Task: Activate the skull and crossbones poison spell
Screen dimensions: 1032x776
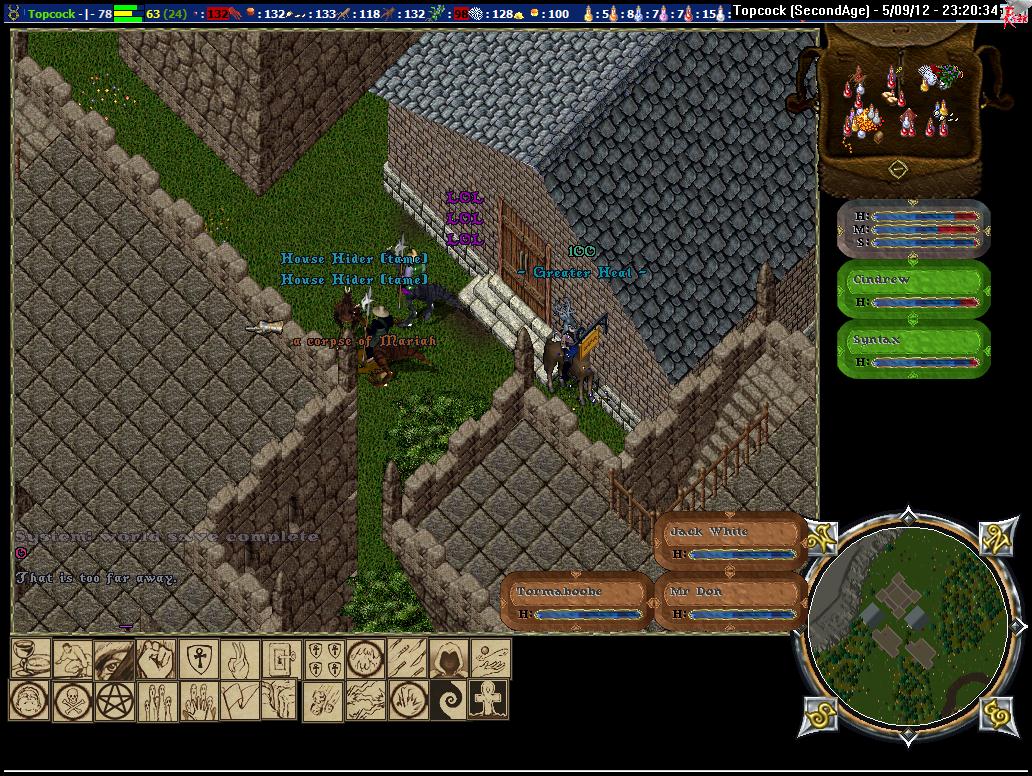Action: pos(72,701)
